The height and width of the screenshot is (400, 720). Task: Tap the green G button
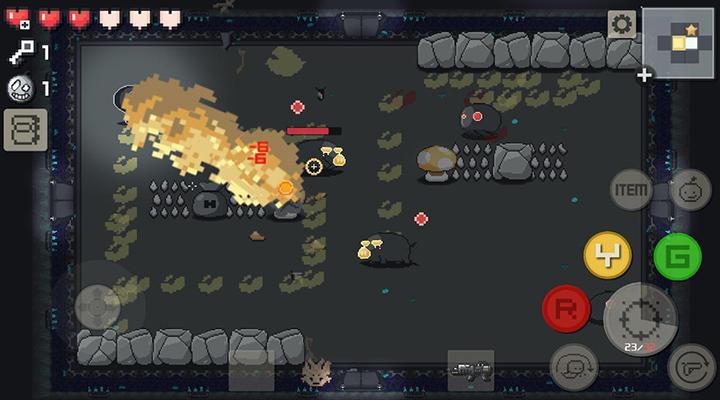pos(677,257)
